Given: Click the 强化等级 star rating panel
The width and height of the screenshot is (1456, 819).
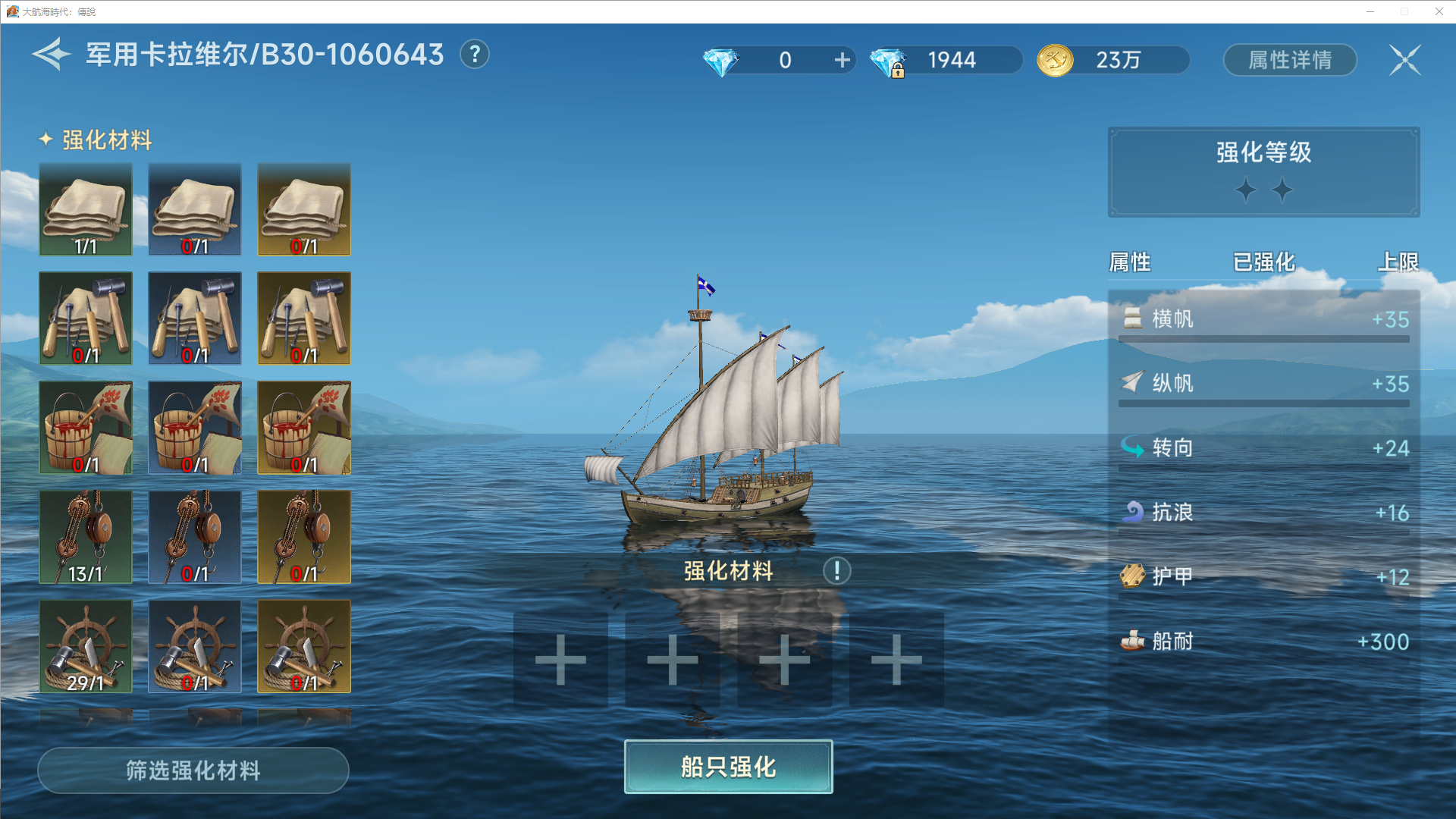Looking at the screenshot, I should (x=1263, y=173).
